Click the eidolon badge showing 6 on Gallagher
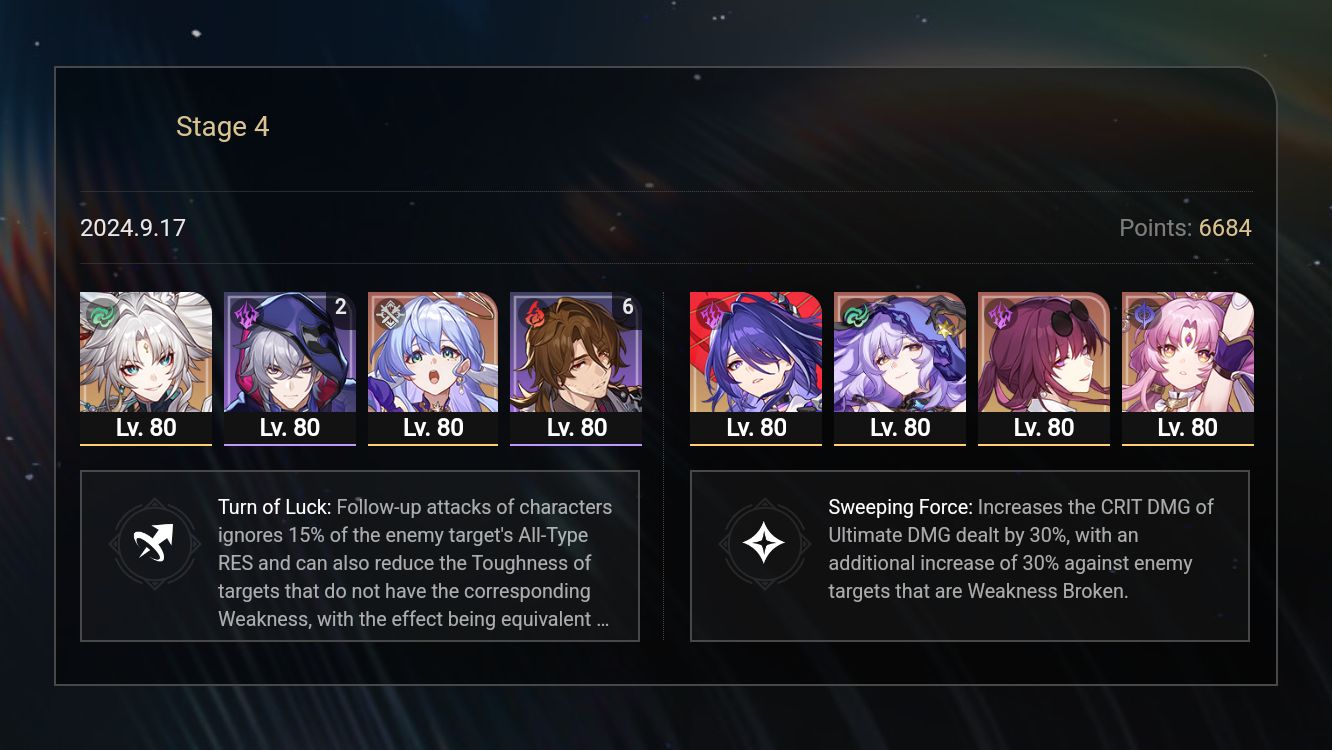 tap(628, 307)
